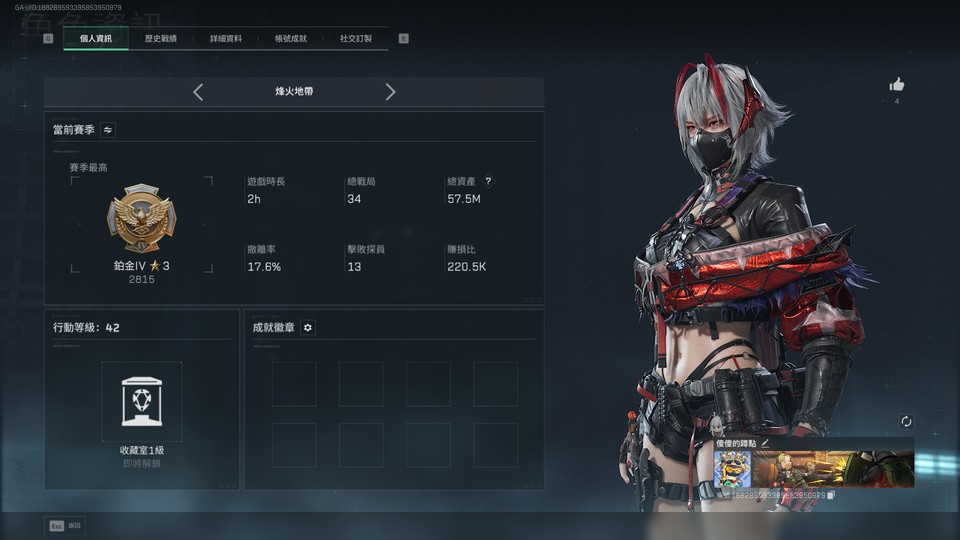The height and width of the screenshot is (540, 960).
Task: Click the 返回 back button
Action: tap(65, 525)
